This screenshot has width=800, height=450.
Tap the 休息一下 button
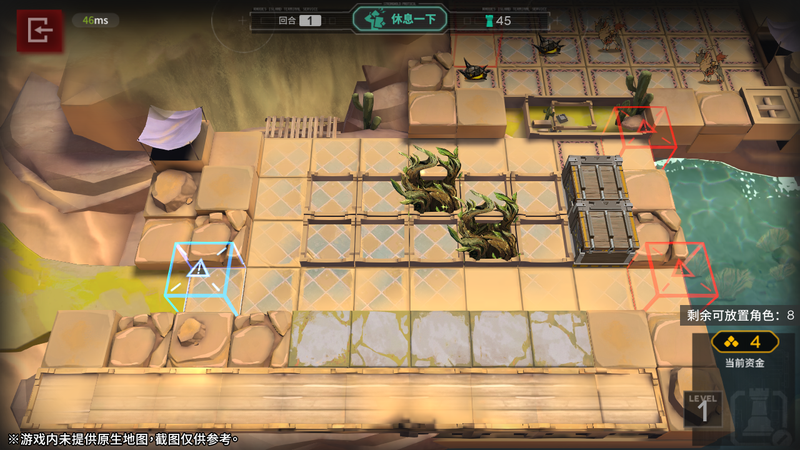click(x=399, y=20)
